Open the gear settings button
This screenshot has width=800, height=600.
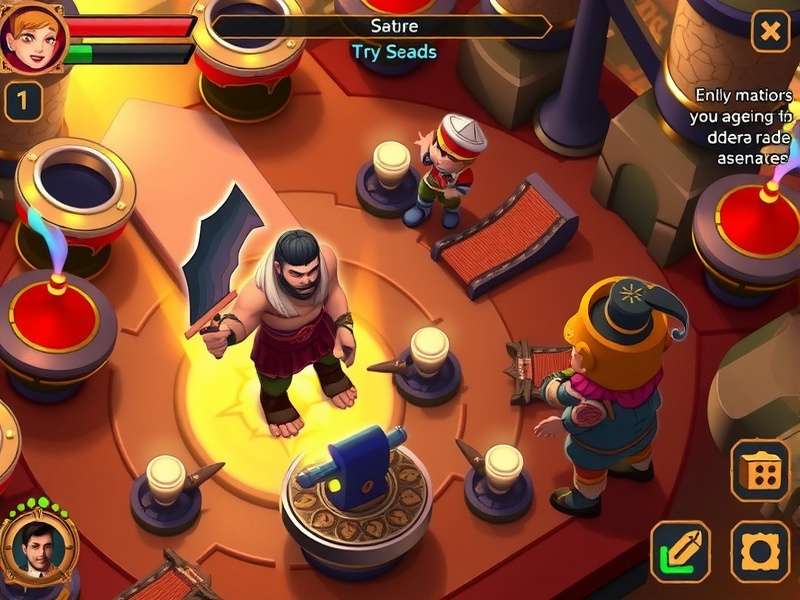pyautogui.click(x=760, y=551)
